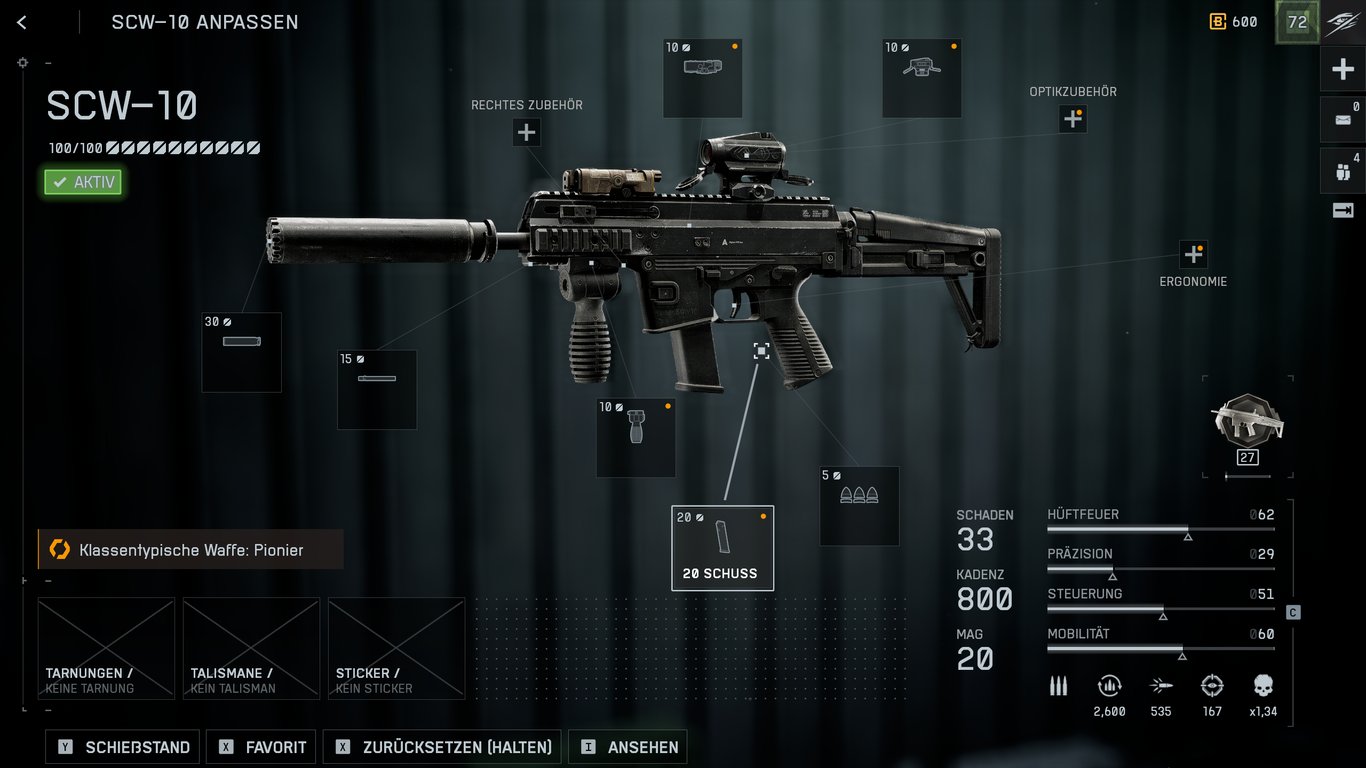Select Zurücksetzen (Halten) button
Image resolution: width=1366 pixels, height=768 pixels.
(443, 747)
